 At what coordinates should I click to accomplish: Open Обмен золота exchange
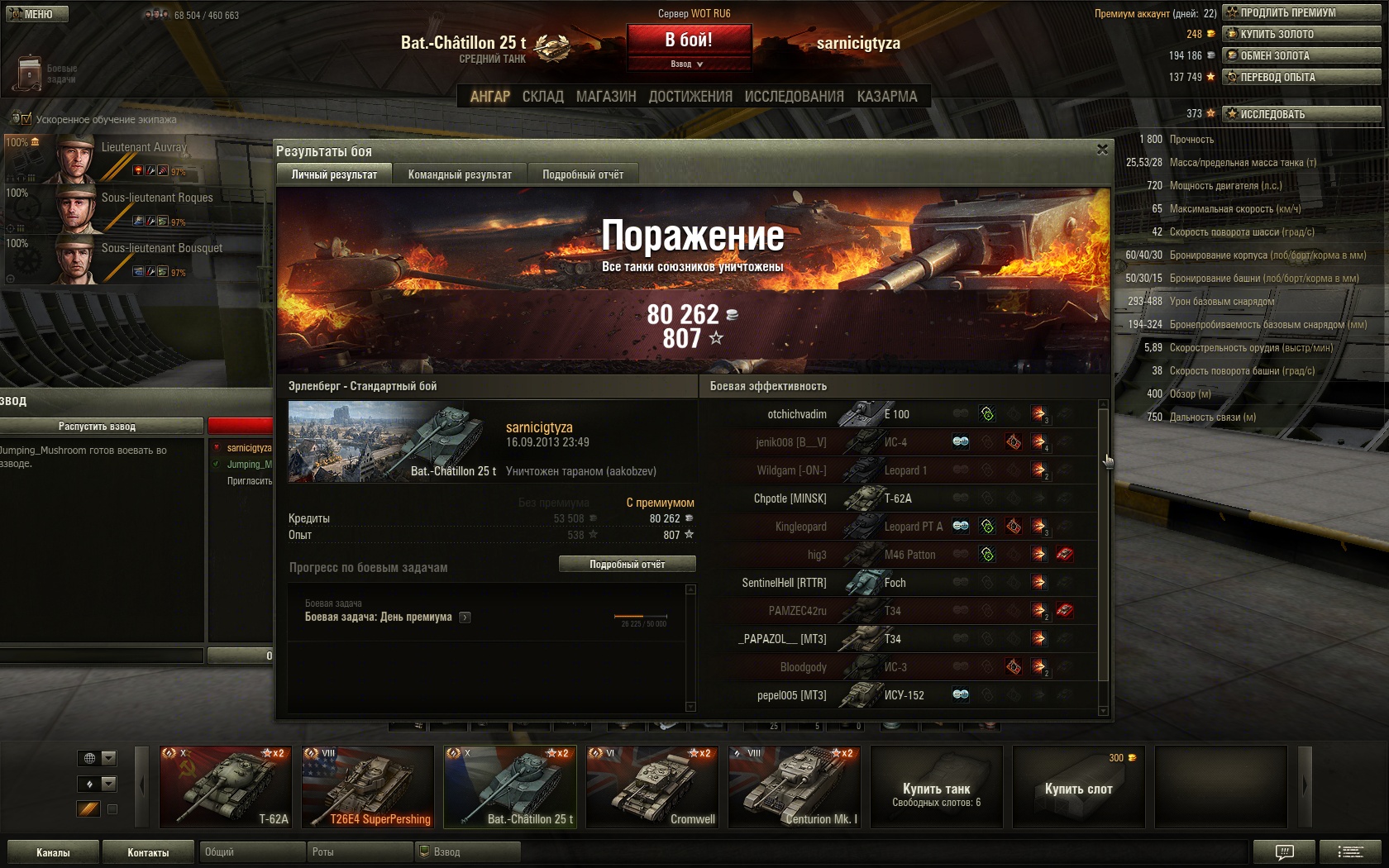(1301, 55)
